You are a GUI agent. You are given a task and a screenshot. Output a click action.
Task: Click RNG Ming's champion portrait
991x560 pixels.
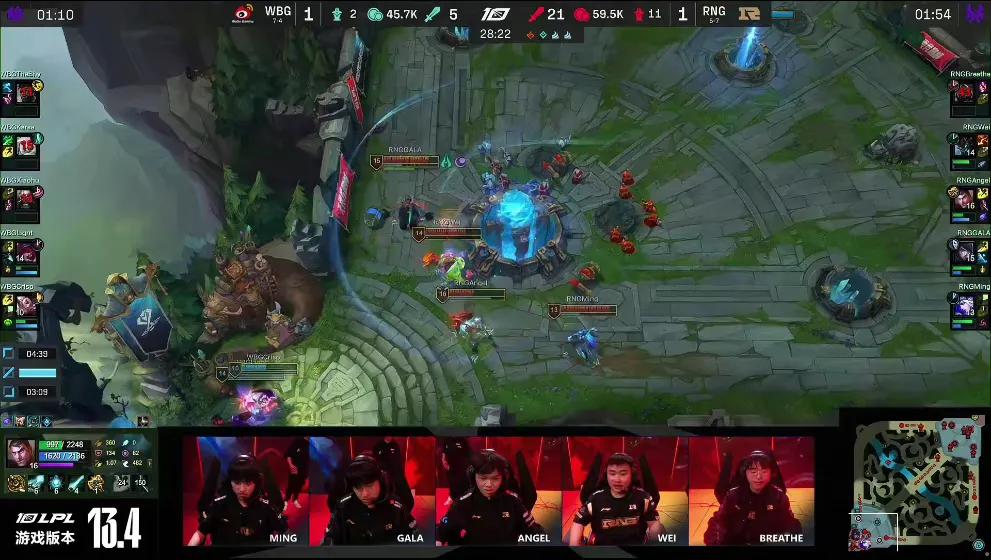click(x=963, y=306)
